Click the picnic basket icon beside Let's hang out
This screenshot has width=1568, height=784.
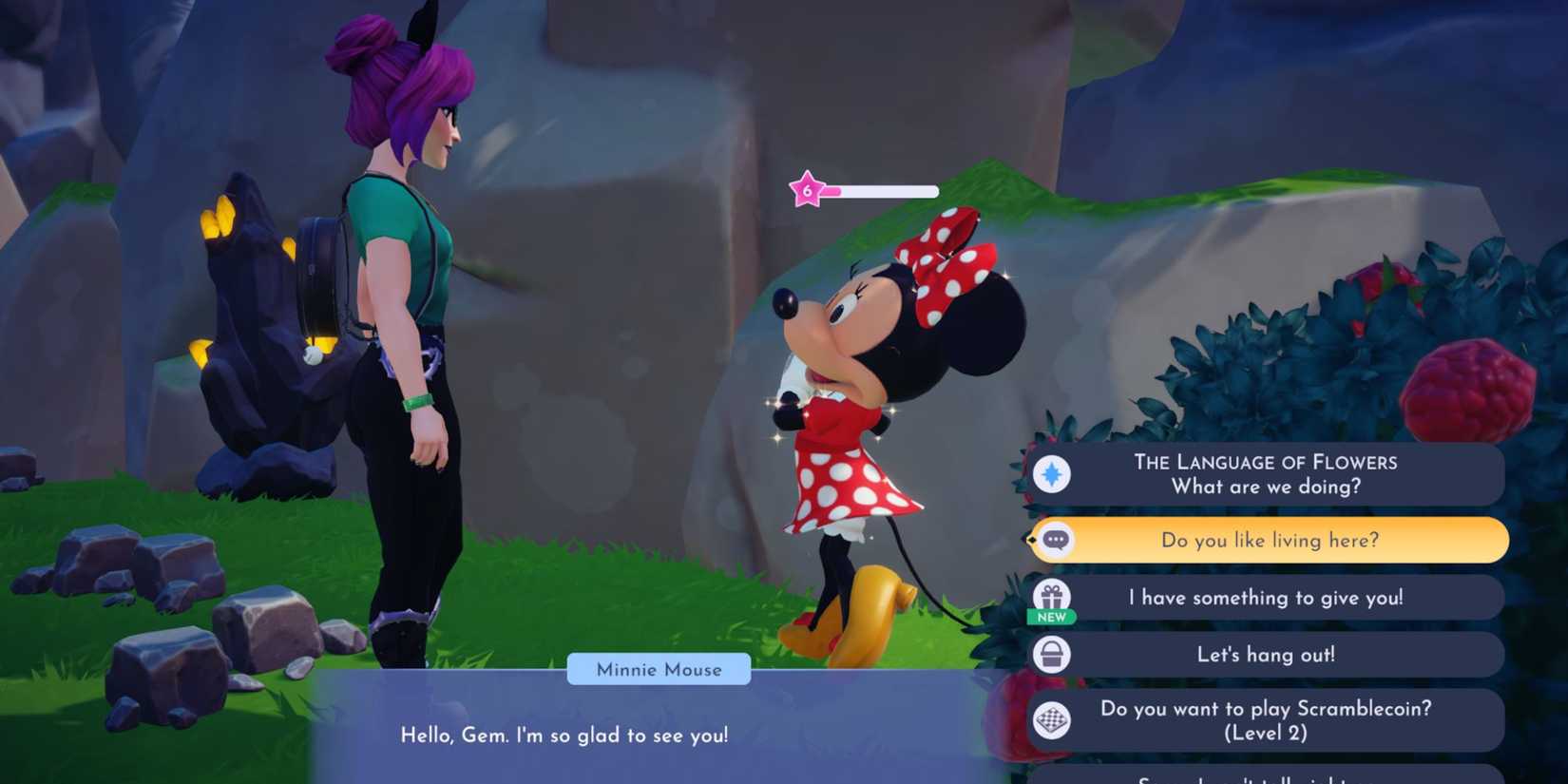[x=1054, y=655]
